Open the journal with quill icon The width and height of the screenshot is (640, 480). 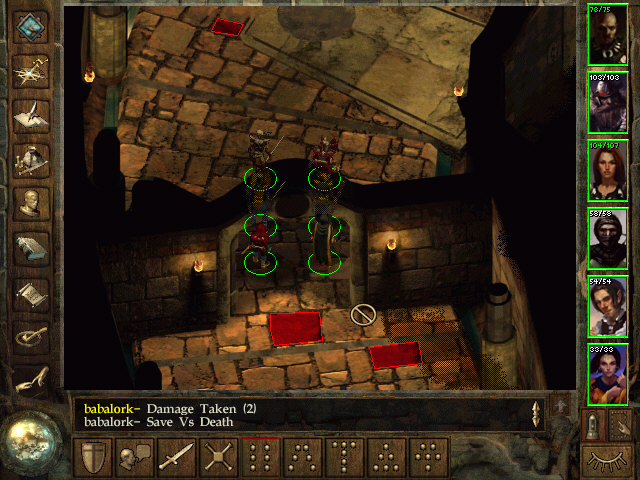pos(33,114)
